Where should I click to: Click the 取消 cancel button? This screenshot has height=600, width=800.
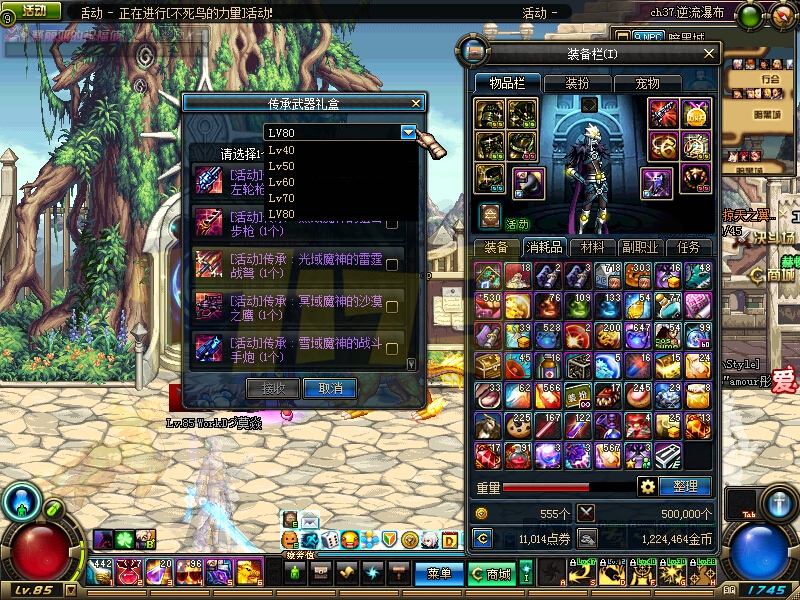(330, 388)
